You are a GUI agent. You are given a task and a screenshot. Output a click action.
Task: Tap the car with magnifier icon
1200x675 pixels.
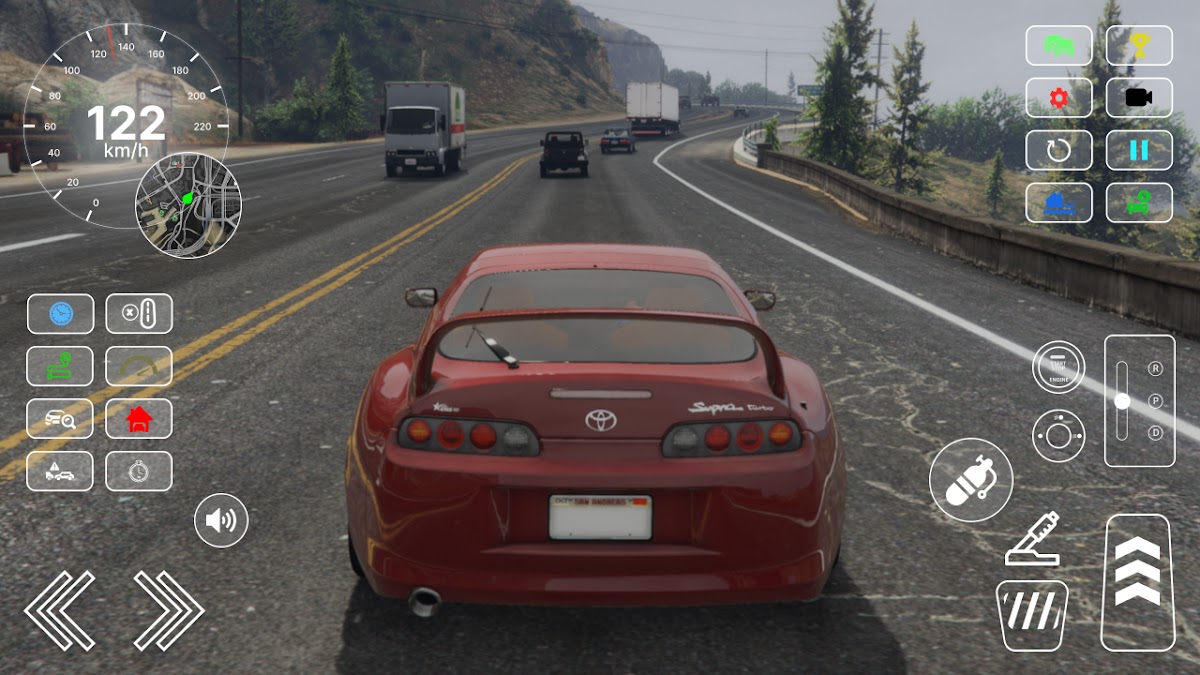click(x=60, y=419)
